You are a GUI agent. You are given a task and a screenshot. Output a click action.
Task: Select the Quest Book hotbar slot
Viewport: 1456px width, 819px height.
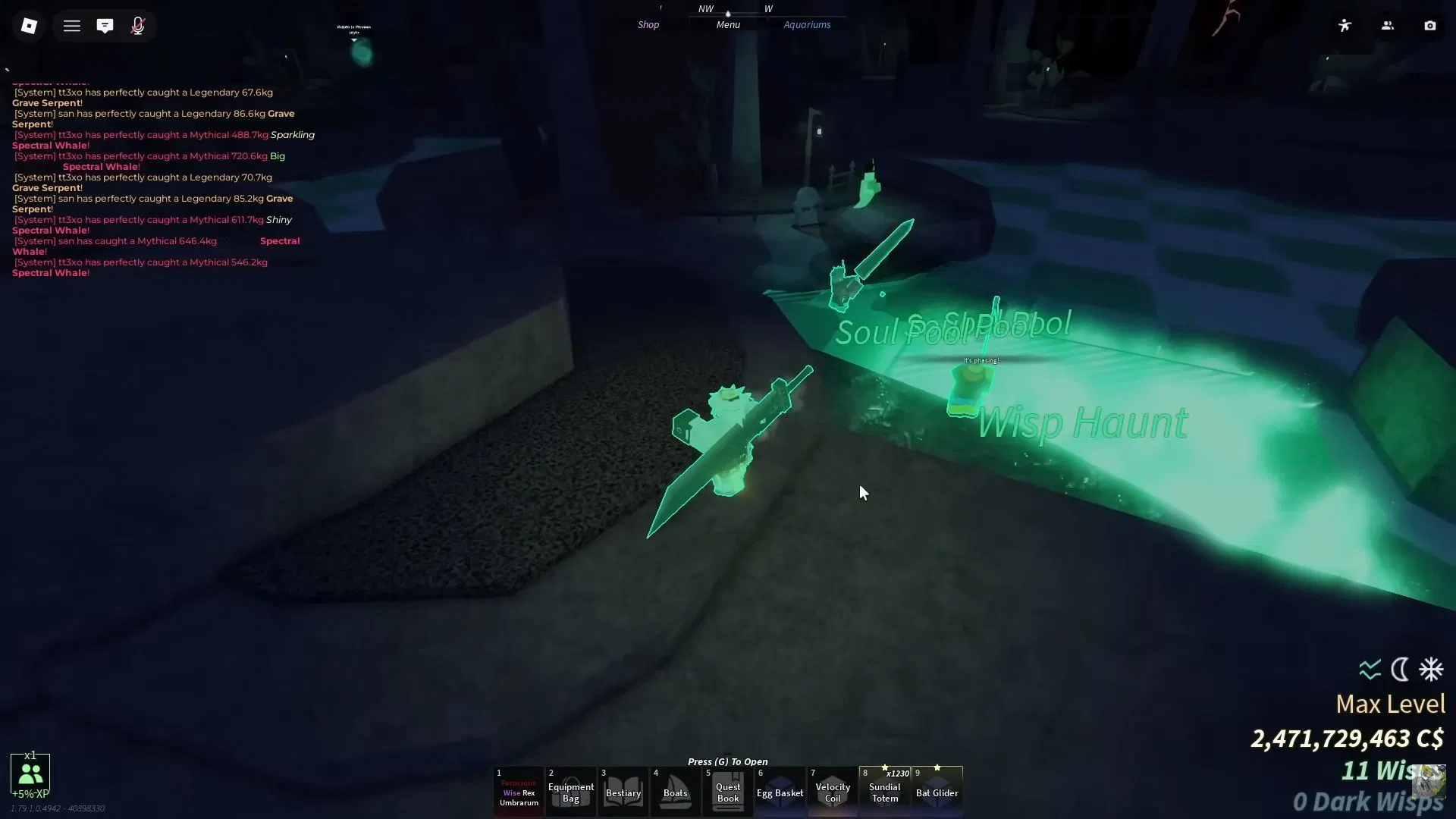click(x=727, y=791)
